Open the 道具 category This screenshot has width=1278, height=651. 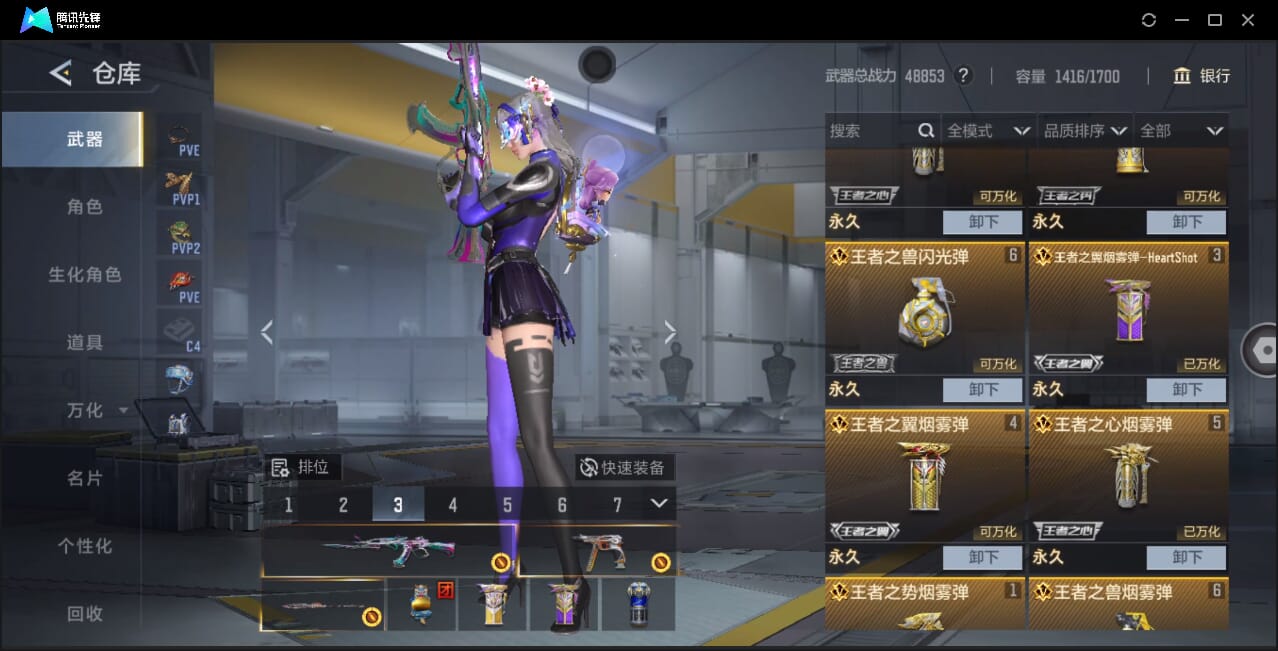85,342
